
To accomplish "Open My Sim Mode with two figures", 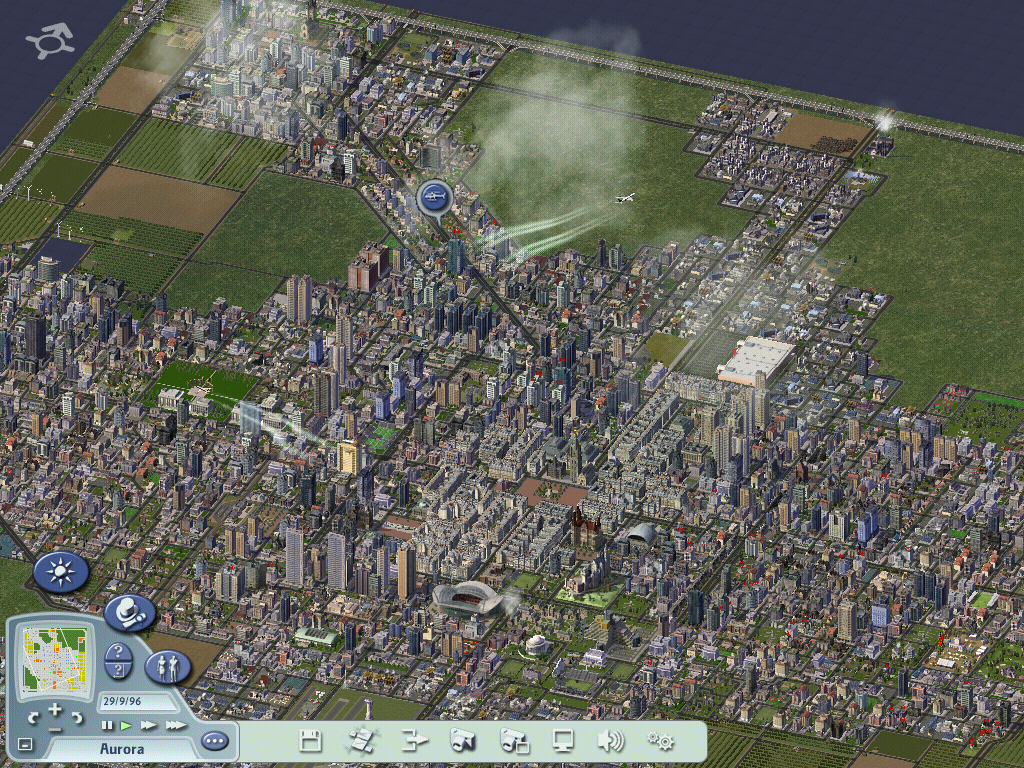I will pos(167,666).
